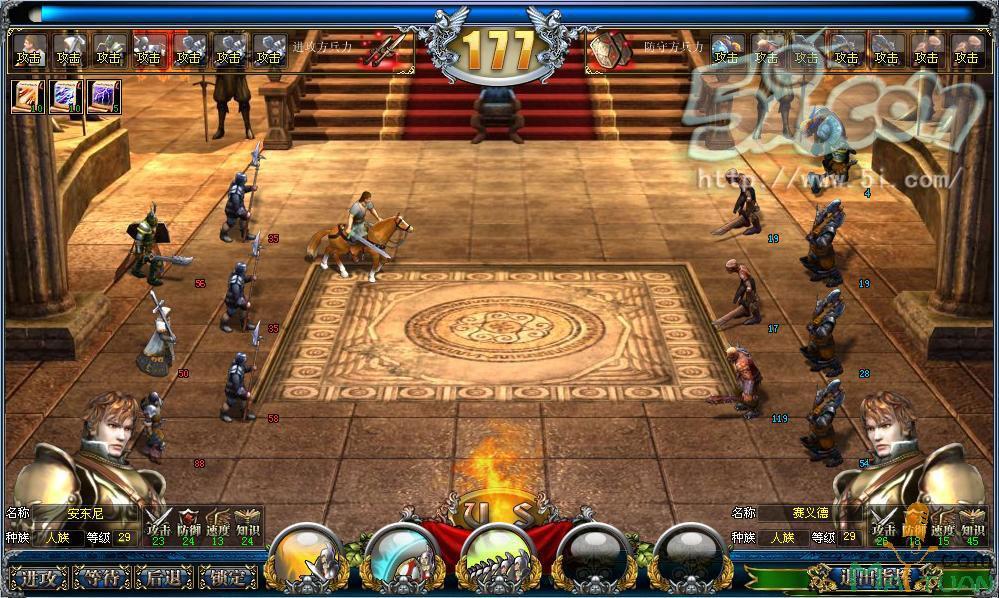Image resolution: width=999 pixels, height=598 pixels.
Task: Use the purple lightning spell scroll
Action: (x=103, y=97)
